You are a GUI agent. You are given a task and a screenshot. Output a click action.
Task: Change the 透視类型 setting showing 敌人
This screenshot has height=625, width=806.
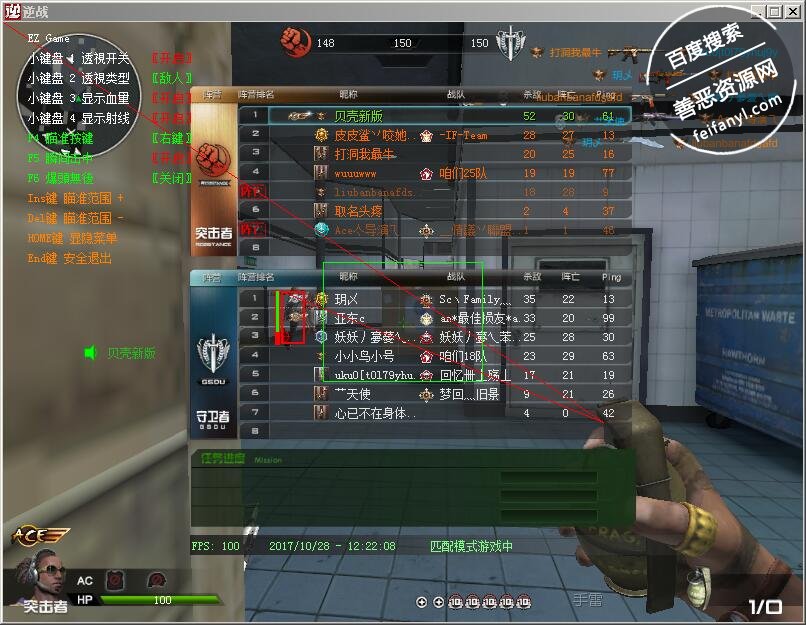(x=170, y=79)
